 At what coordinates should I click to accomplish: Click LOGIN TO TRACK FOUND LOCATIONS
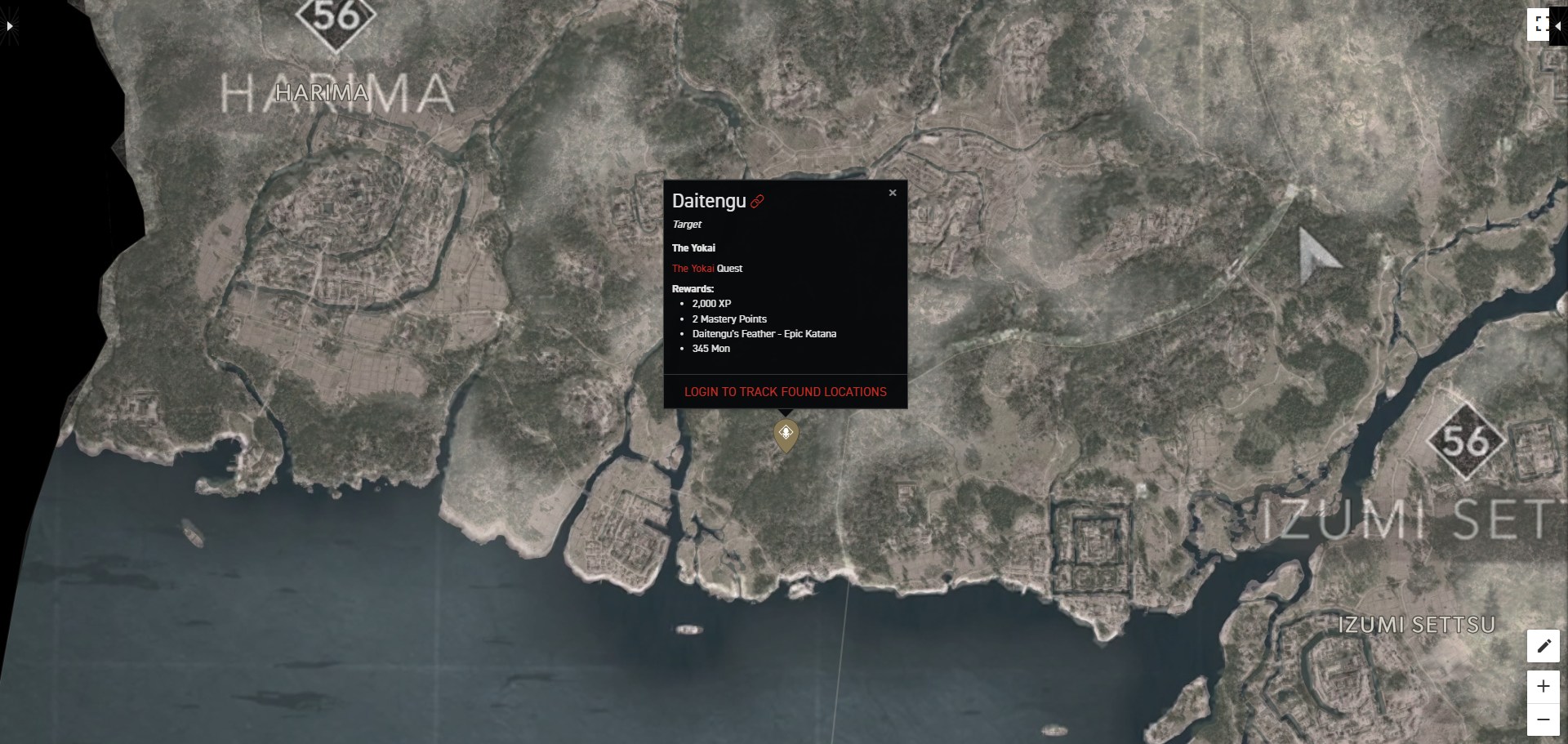click(784, 391)
